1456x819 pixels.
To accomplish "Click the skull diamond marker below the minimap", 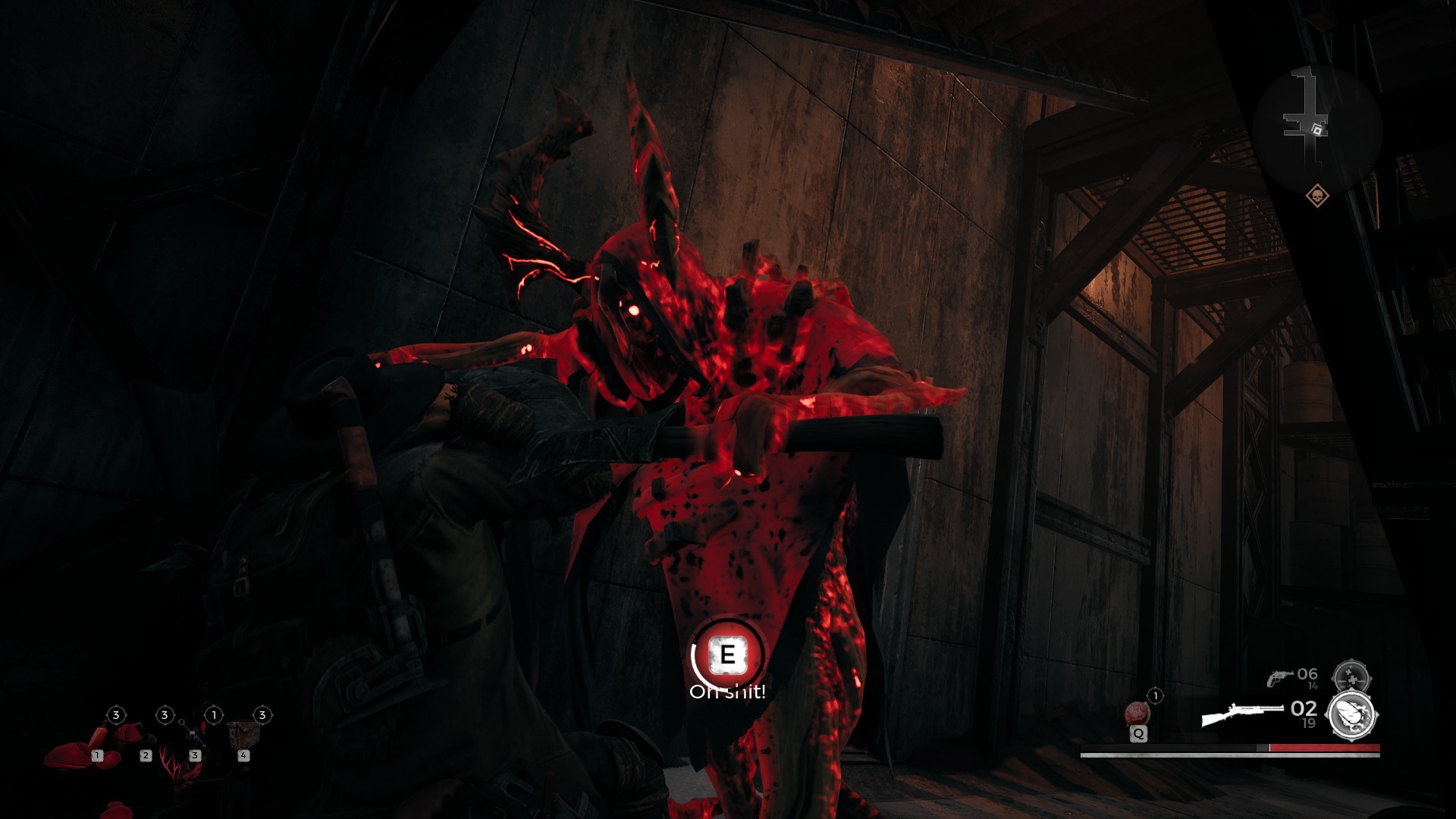I will click(1317, 196).
